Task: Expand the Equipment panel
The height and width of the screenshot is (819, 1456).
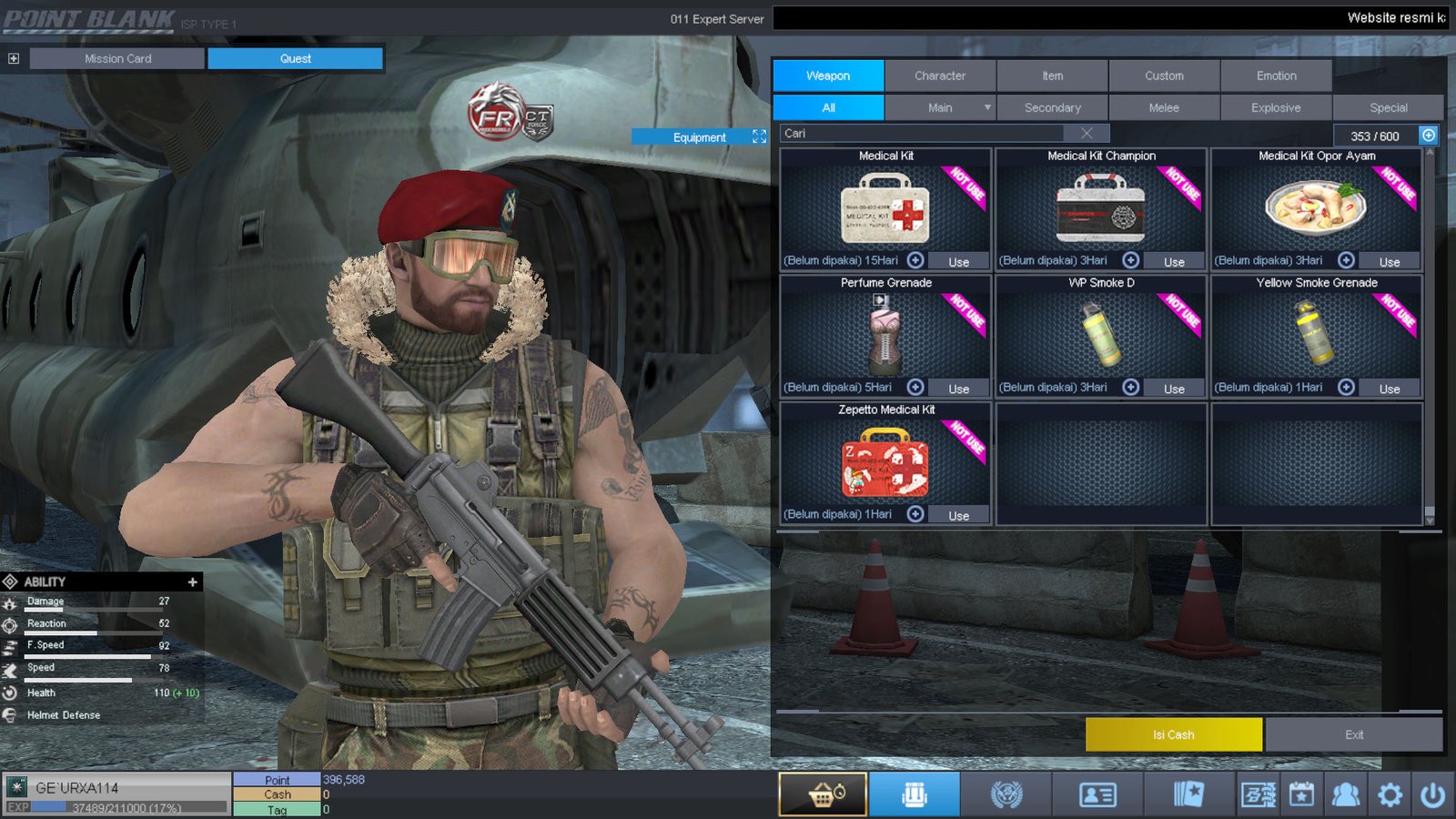Action: pos(759,136)
